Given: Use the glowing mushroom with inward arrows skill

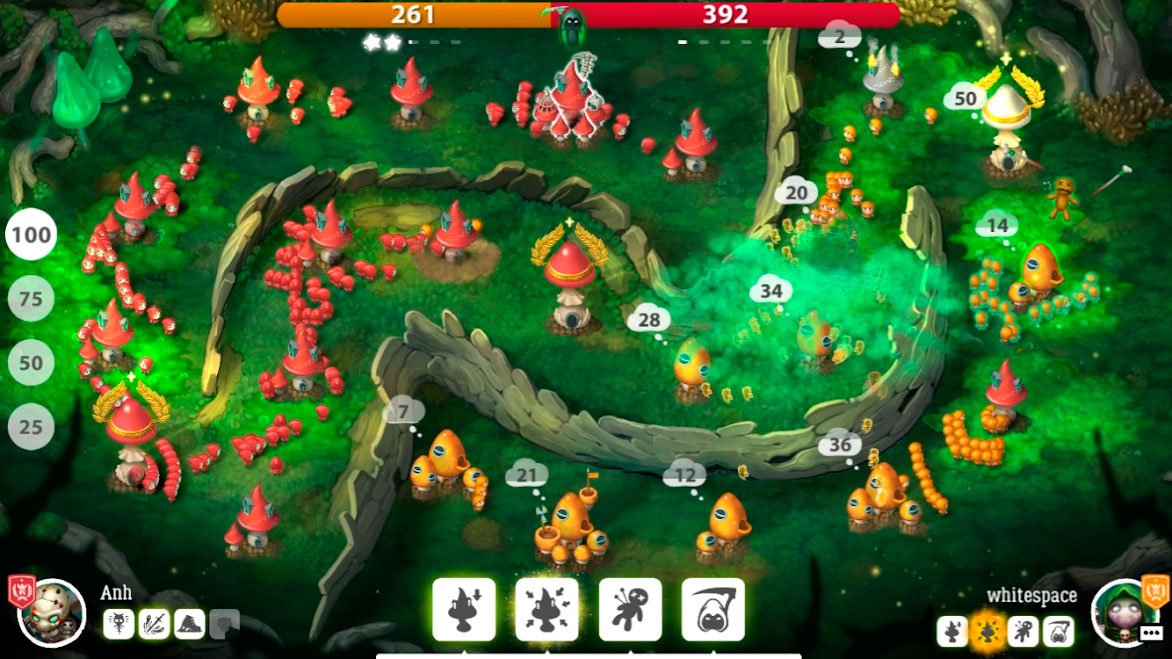Looking at the screenshot, I should click(547, 609).
